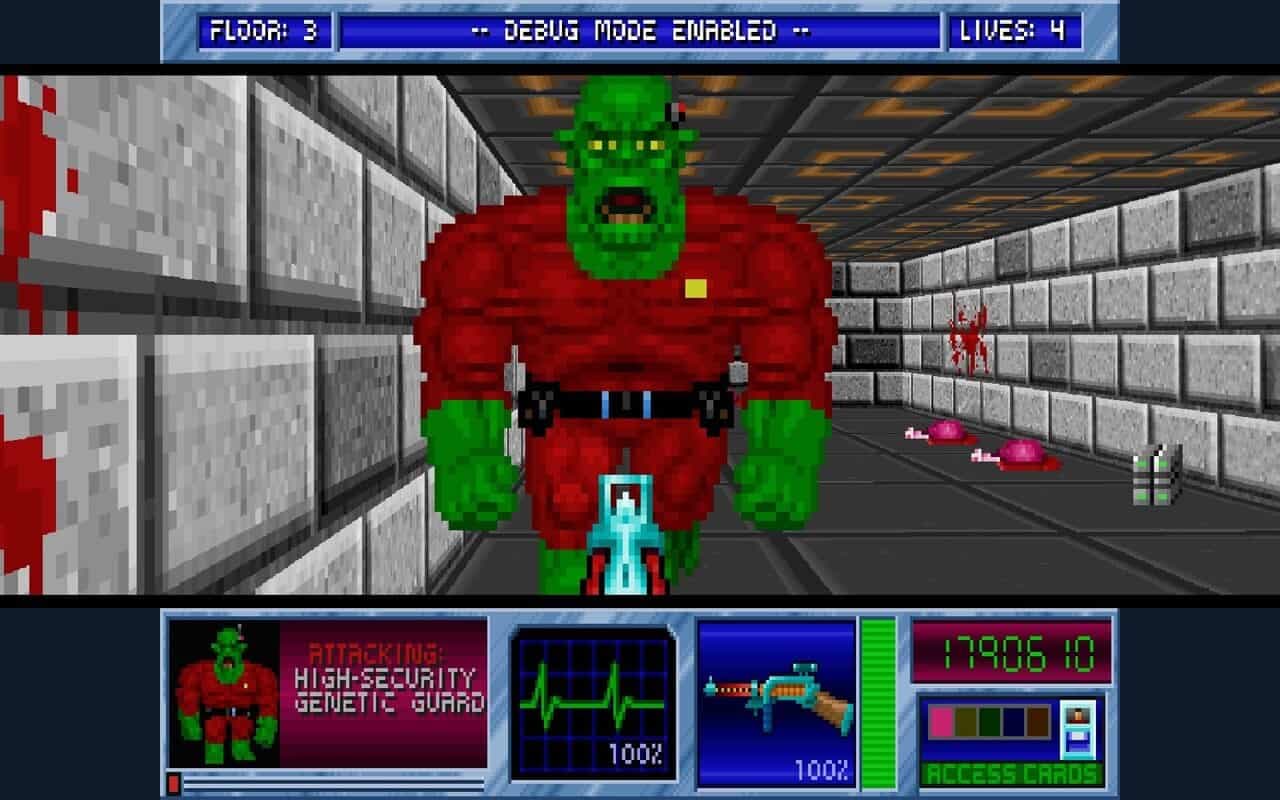
Task: Toggle the dimmed green access card slot
Action: [988, 722]
